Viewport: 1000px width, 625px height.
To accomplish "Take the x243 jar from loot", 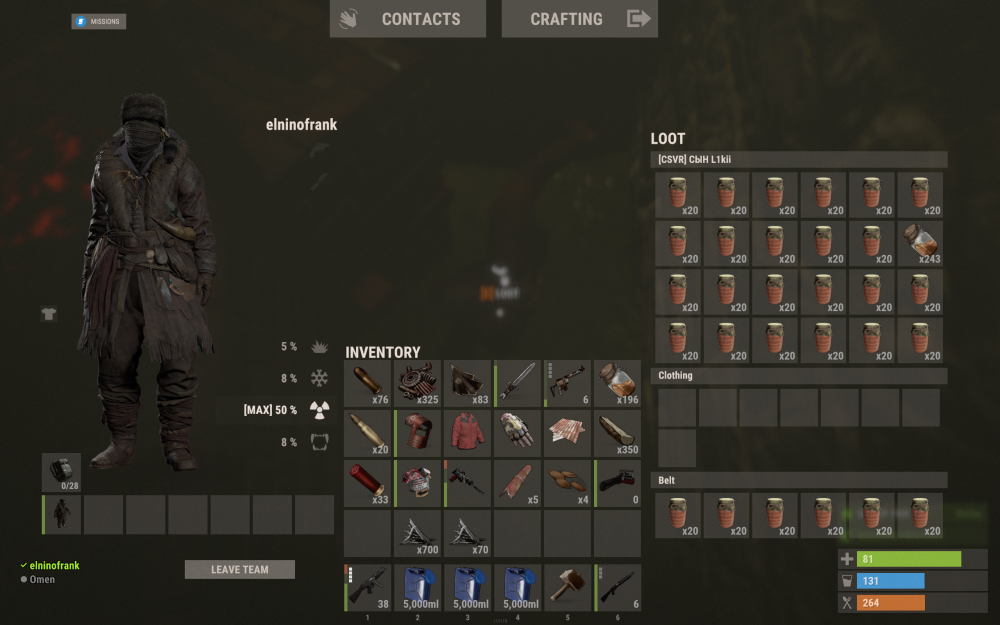I will (x=920, y=244).
